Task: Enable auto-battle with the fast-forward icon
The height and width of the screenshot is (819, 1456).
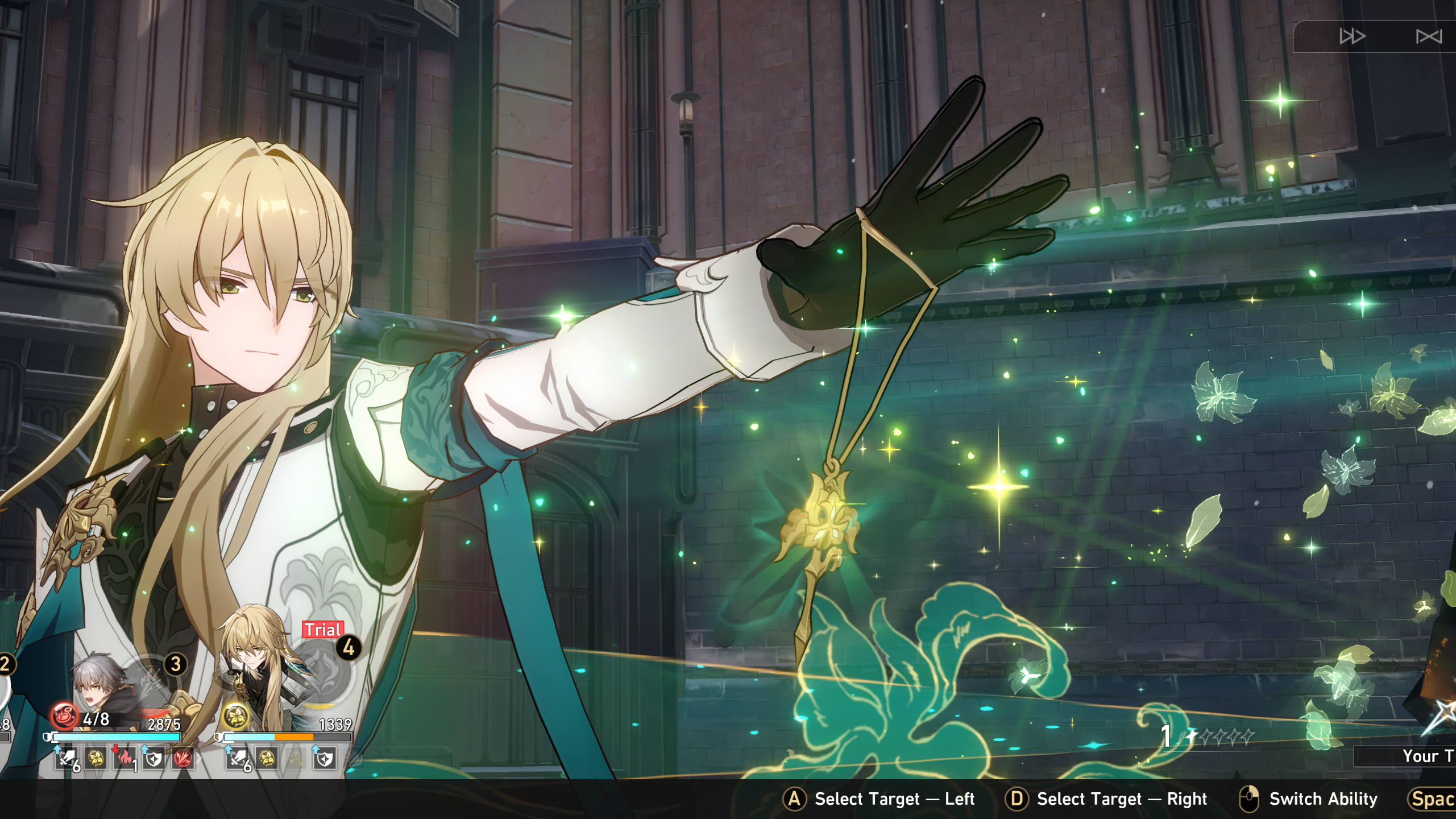Action: click(1353, 36)
